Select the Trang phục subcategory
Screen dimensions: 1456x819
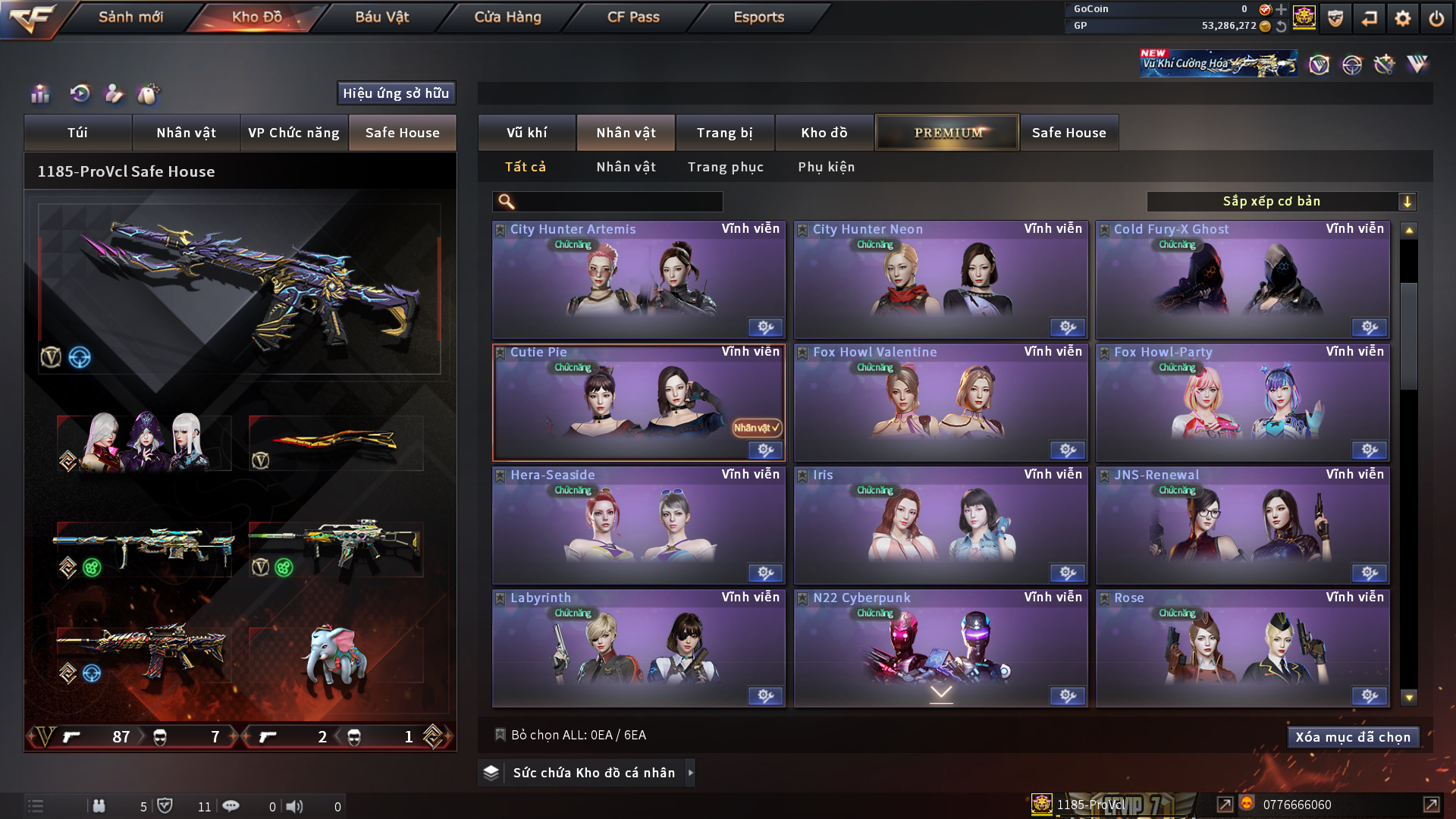pyautogui.click(x=725, y=167)
